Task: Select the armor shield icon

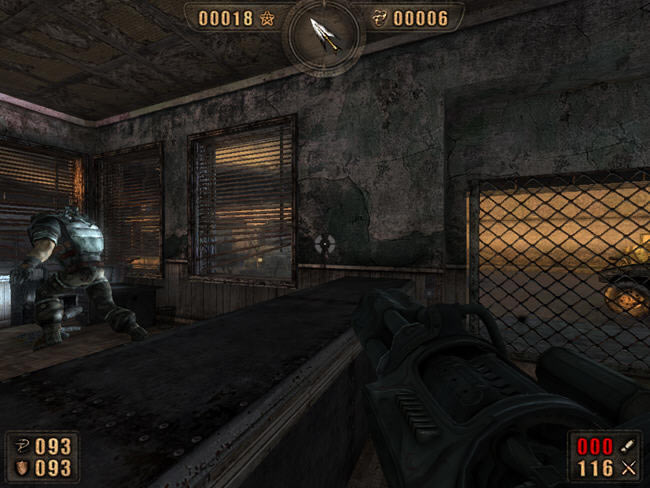Action: [20, 467]
